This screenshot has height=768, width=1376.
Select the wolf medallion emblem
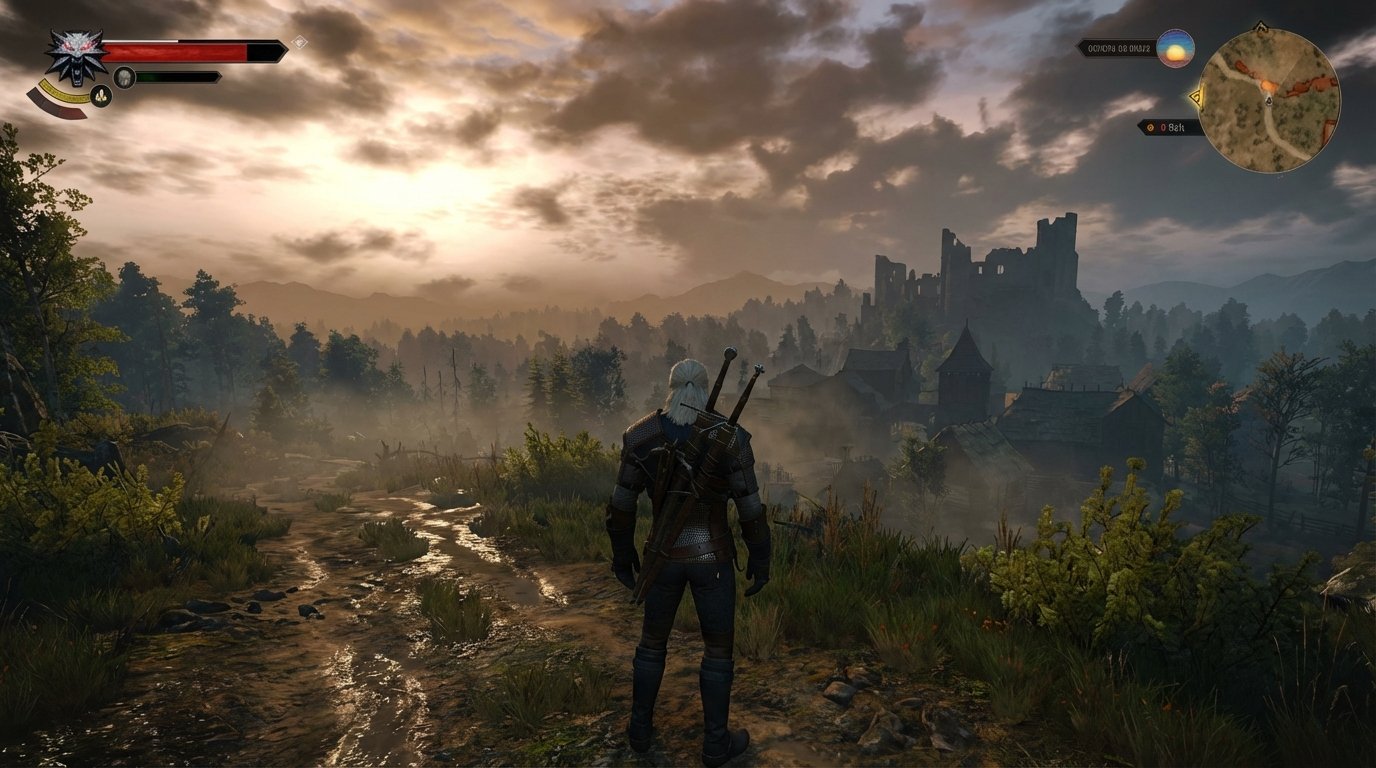(75, 55)
